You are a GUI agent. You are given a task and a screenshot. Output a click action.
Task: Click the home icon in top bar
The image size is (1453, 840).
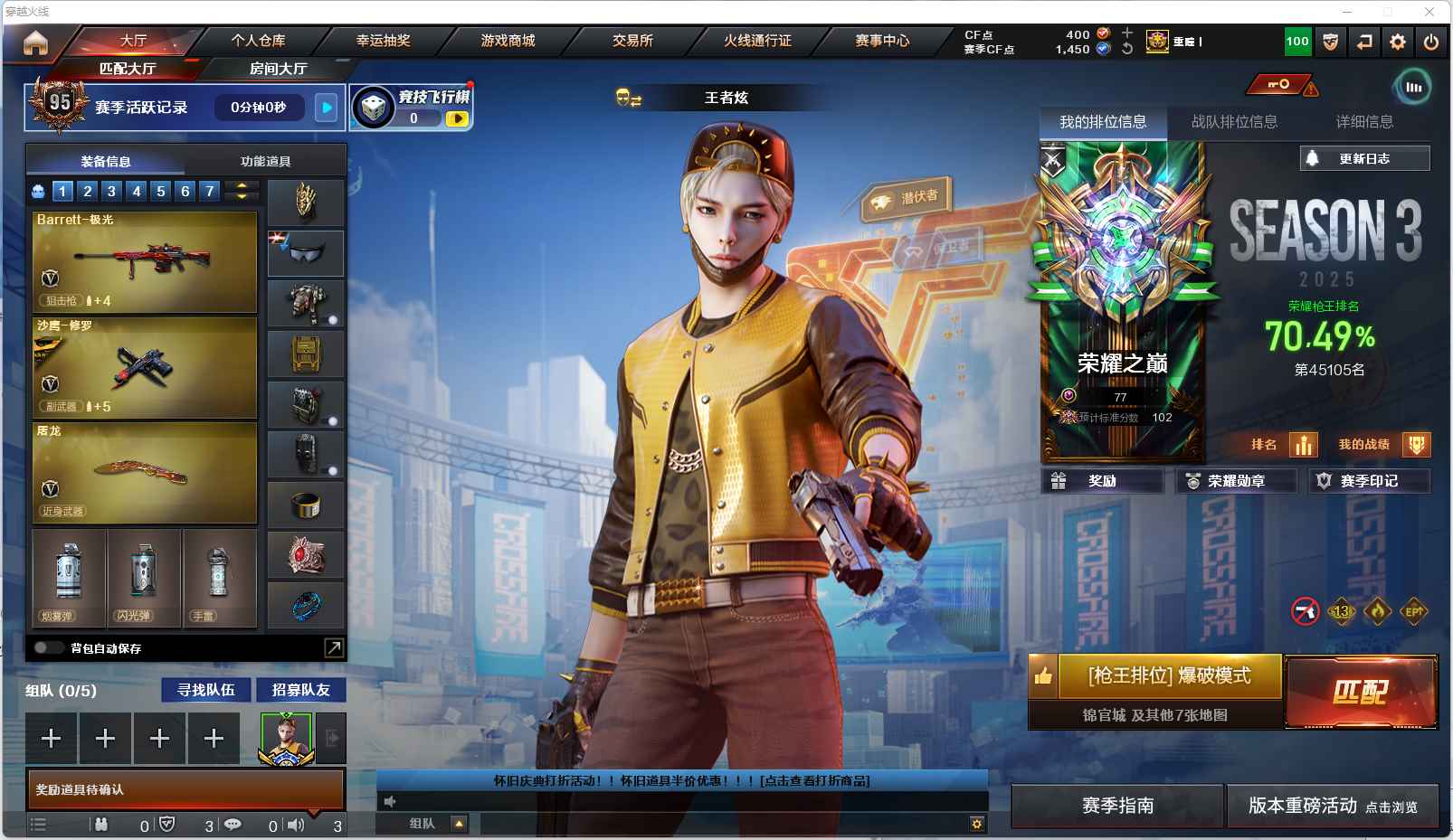point(36,42)
